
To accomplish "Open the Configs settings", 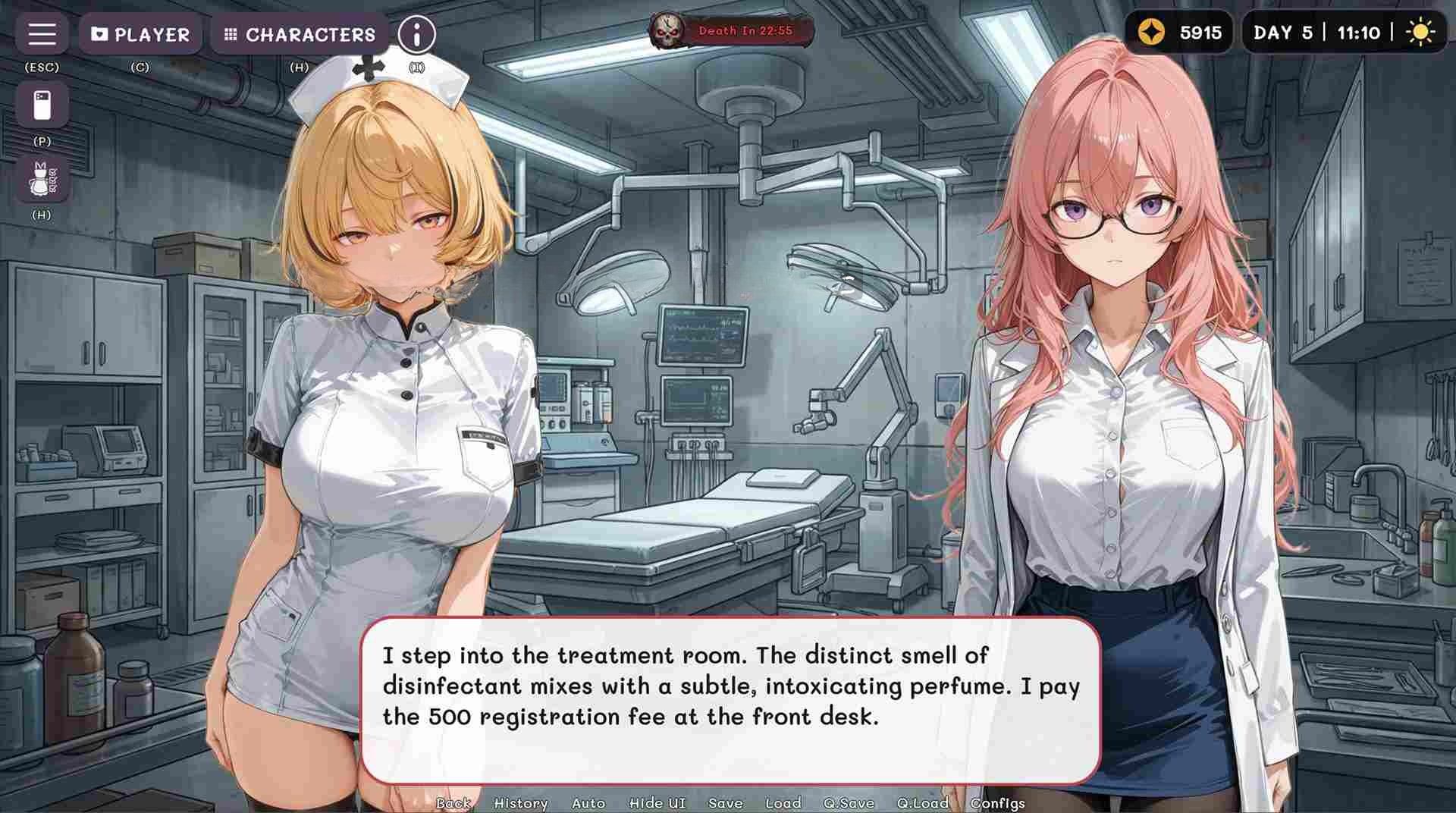I will 997,803.
